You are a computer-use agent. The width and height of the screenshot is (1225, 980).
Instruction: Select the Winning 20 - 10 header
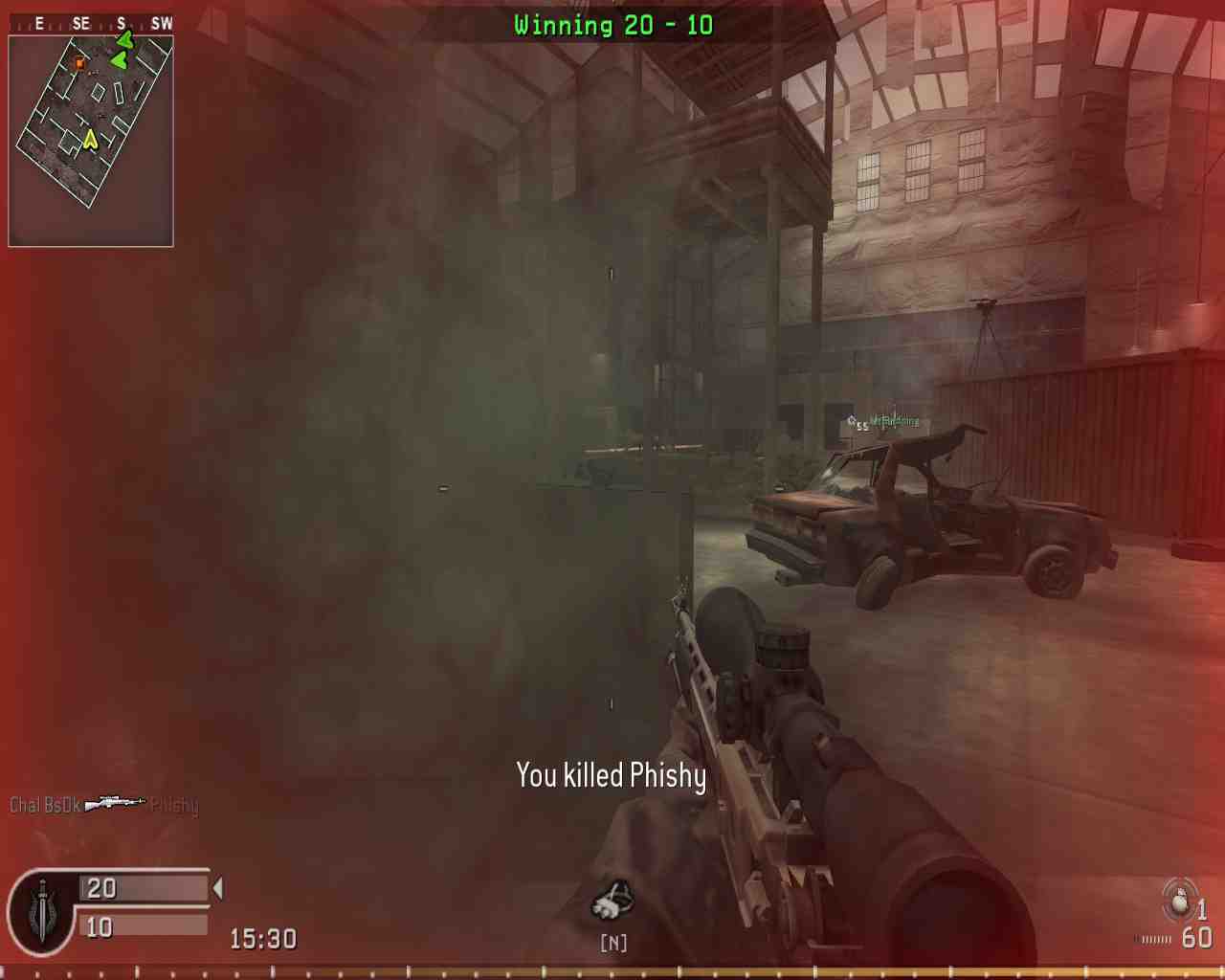612,25
